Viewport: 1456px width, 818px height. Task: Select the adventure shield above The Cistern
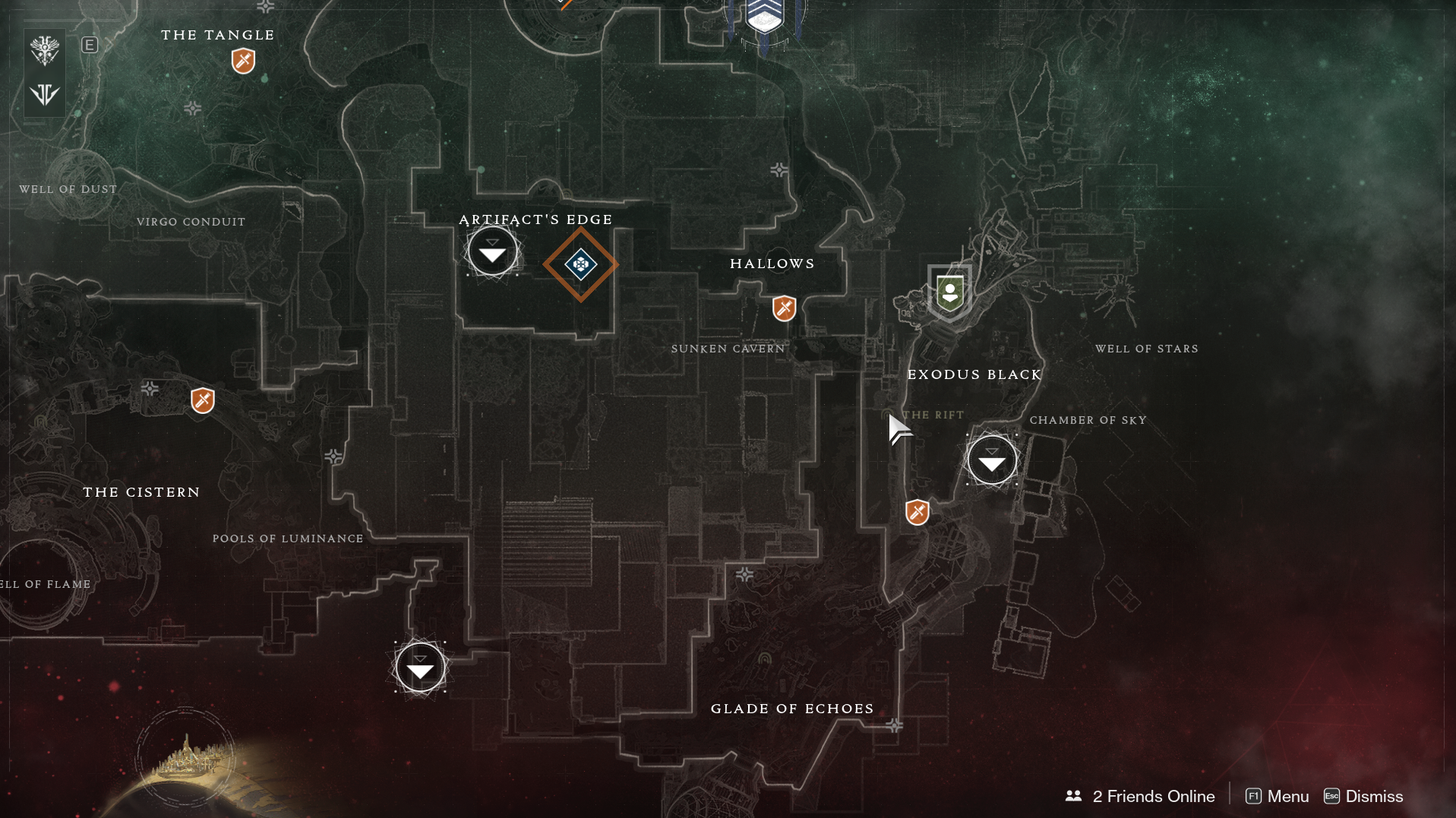(x=202, y=400)
